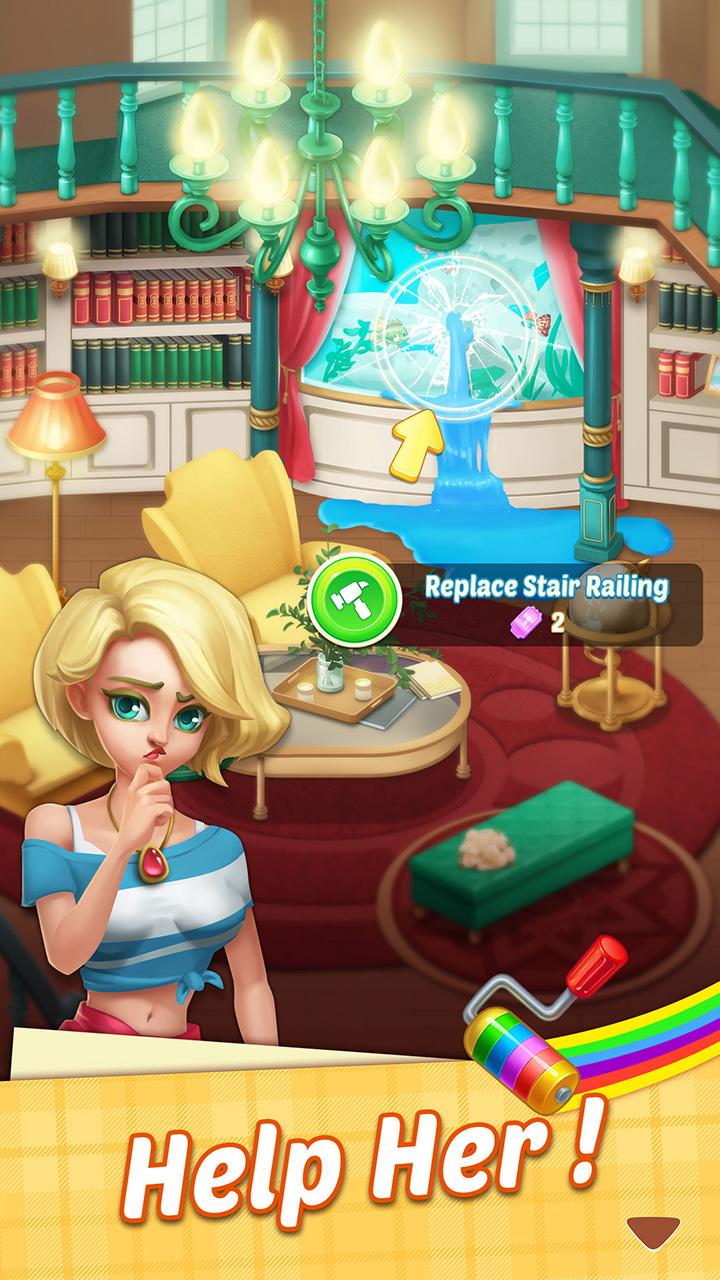Viewport: 720px width, 1280px height.
Task: Tap the green hammer build button
Action: (353, 600)
